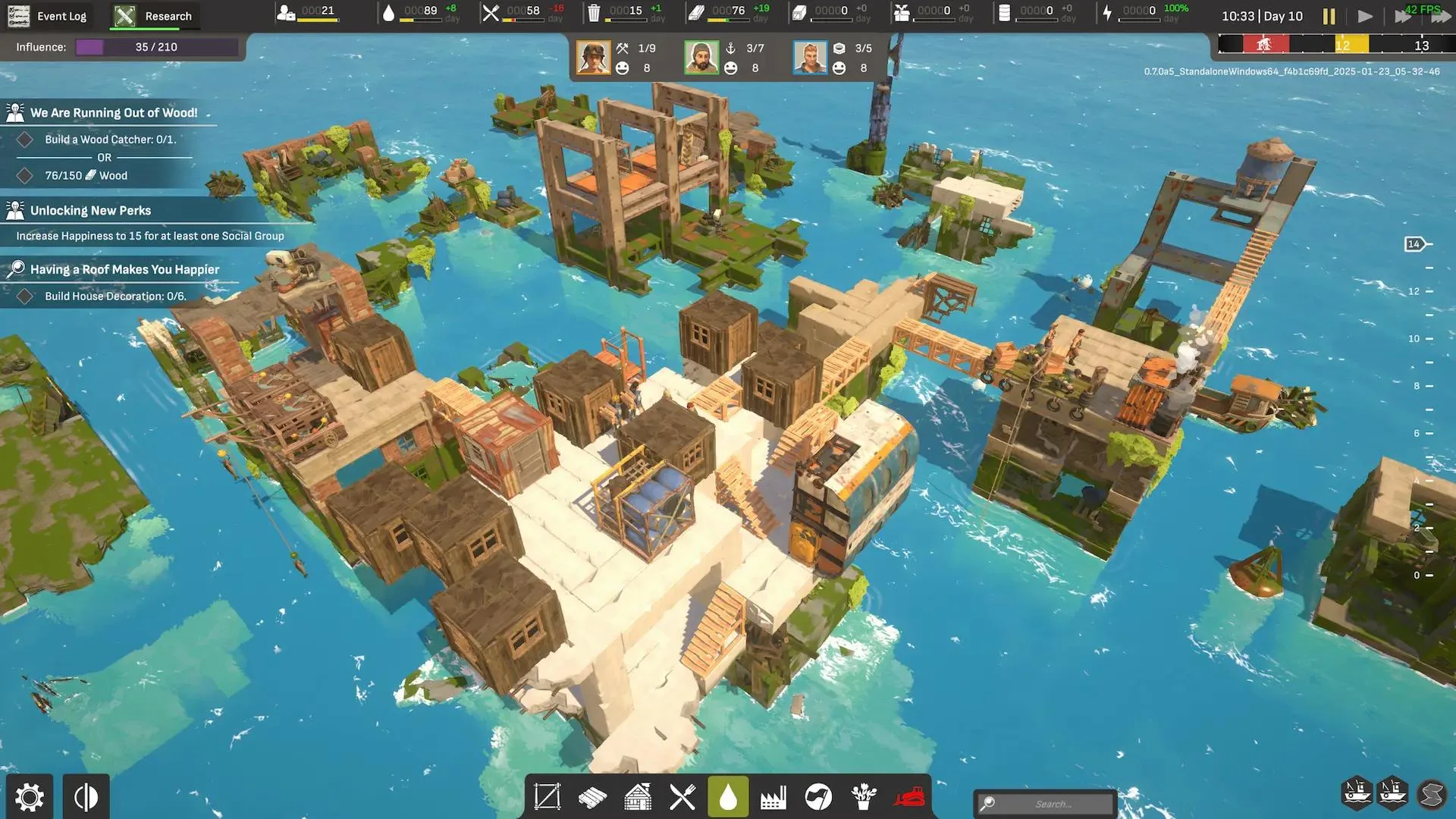Select the helmeted worker group portrait
The image size is (1456, 819).
pyautogui.click(x=593, y=58)
